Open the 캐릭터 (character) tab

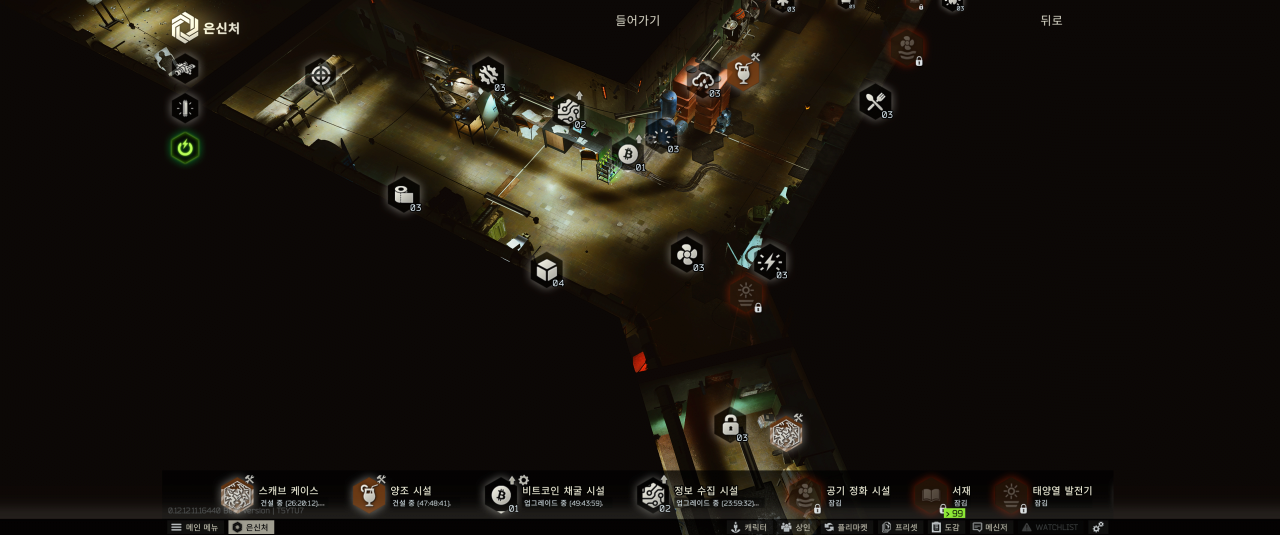(748, 527)
